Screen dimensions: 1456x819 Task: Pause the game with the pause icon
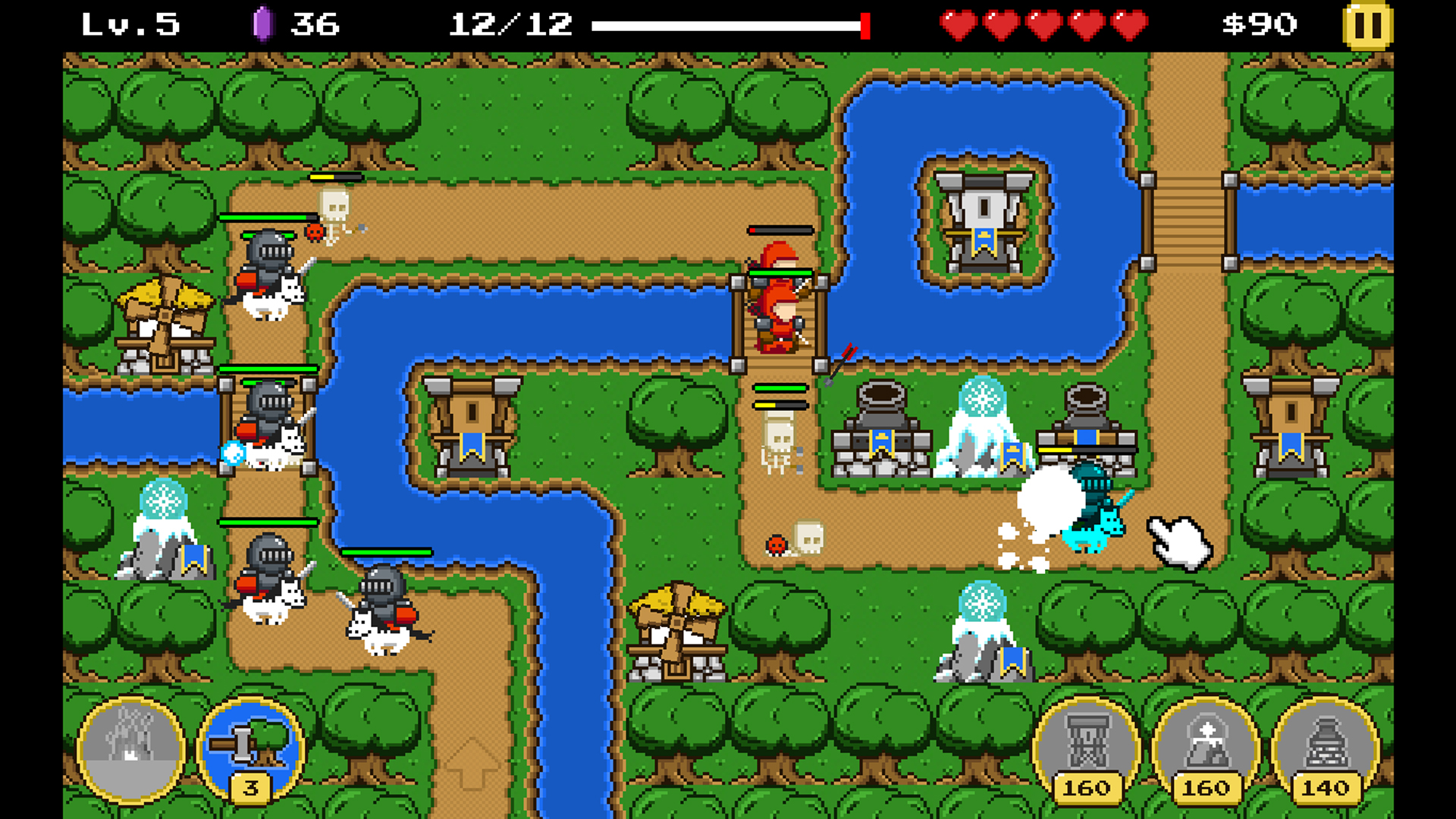(x=1367, y=25)
